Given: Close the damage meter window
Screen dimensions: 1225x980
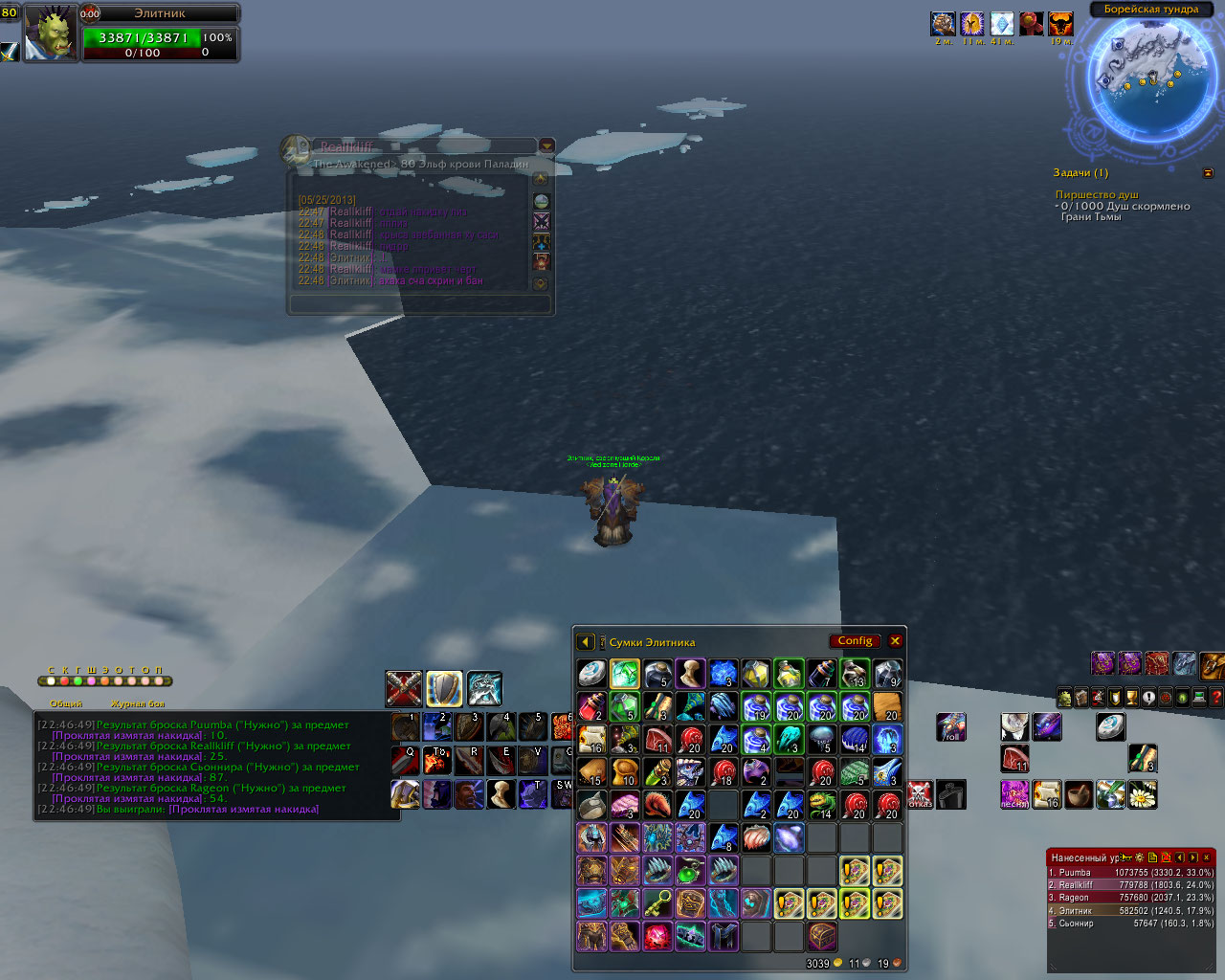Looking at the screenshot, I should tap(1207, 857).
